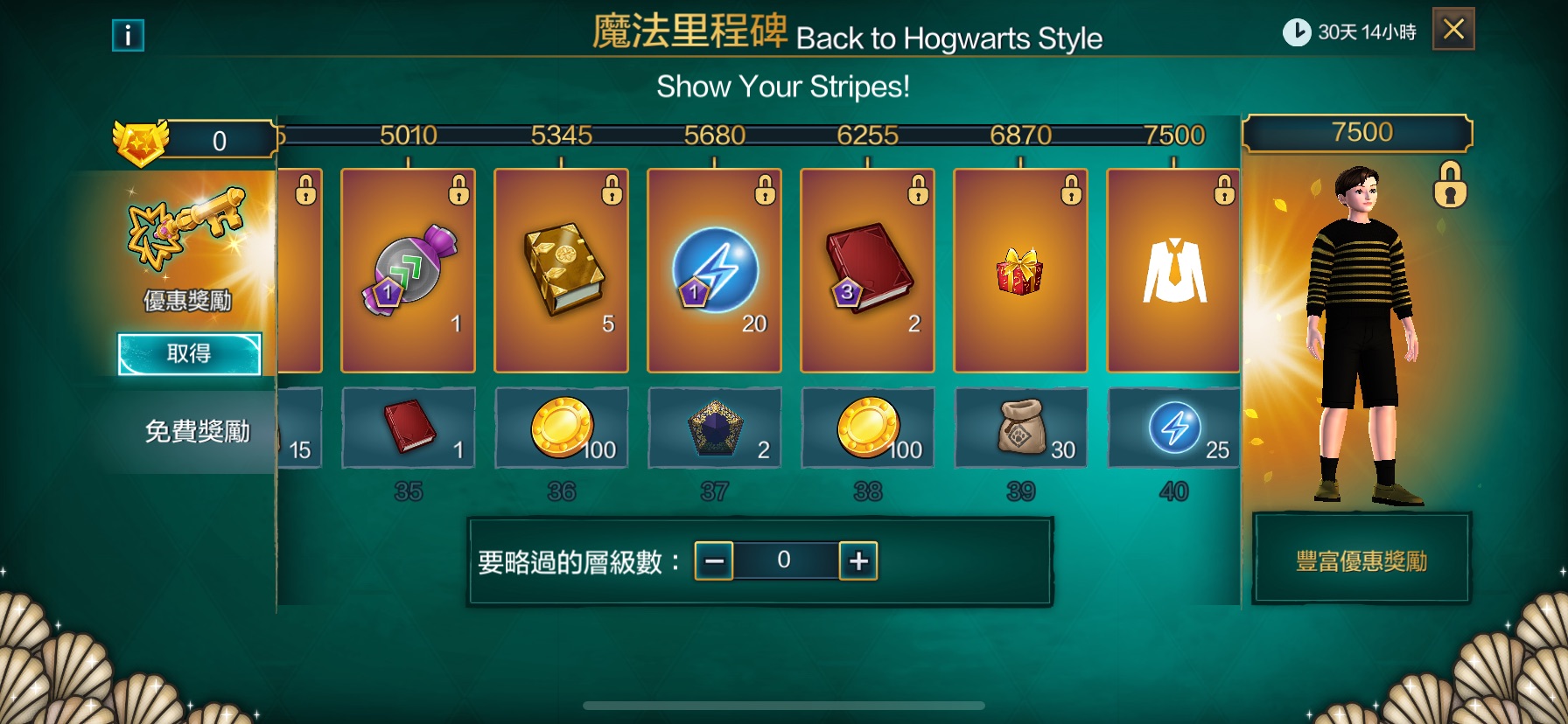This screenshot has width=1568, height=724.
Task: Tap the 取得 premium rewards button
Action: (x=189, y=354)
